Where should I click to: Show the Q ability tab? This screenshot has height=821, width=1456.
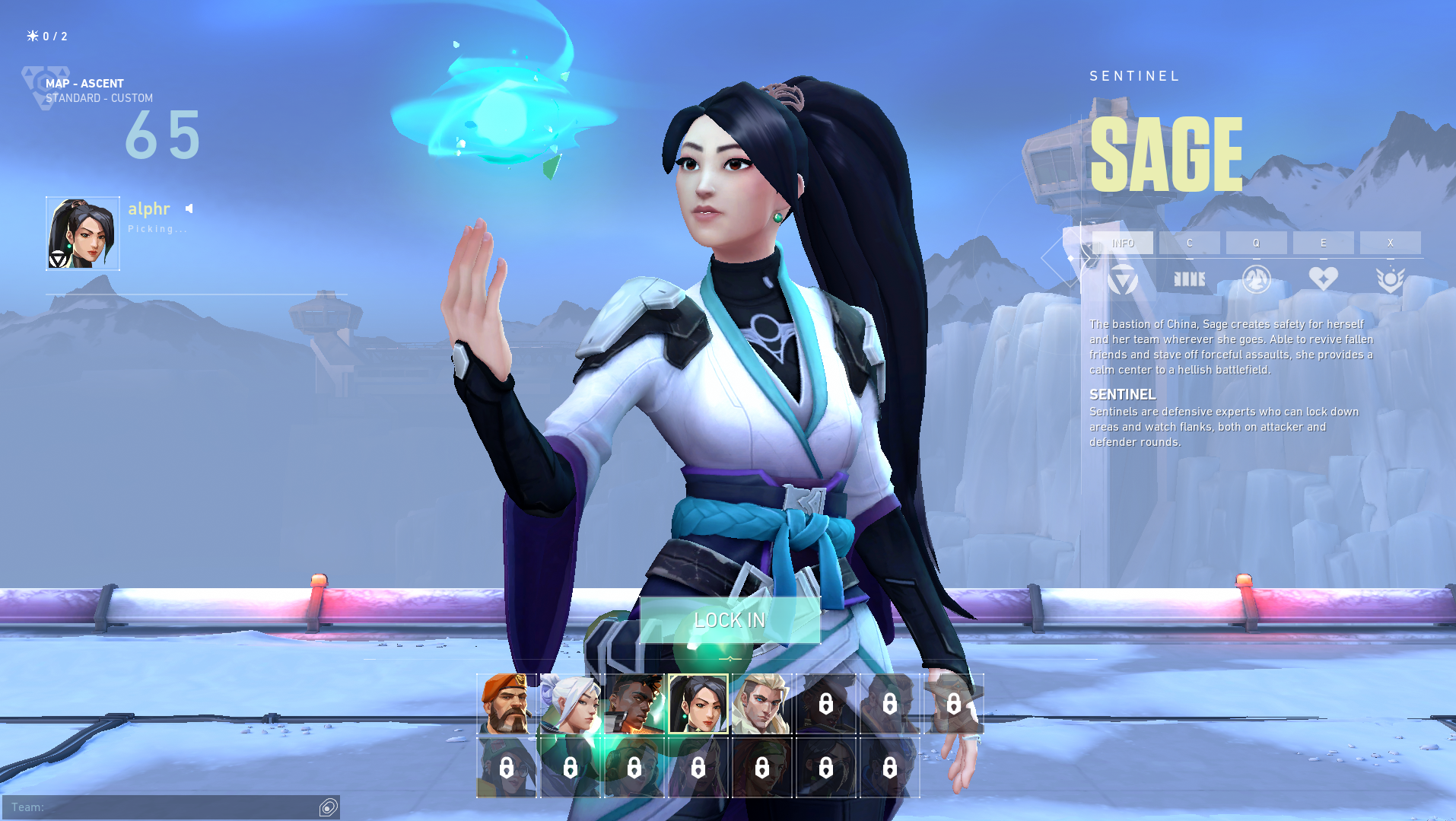[x=1256, y=243]
